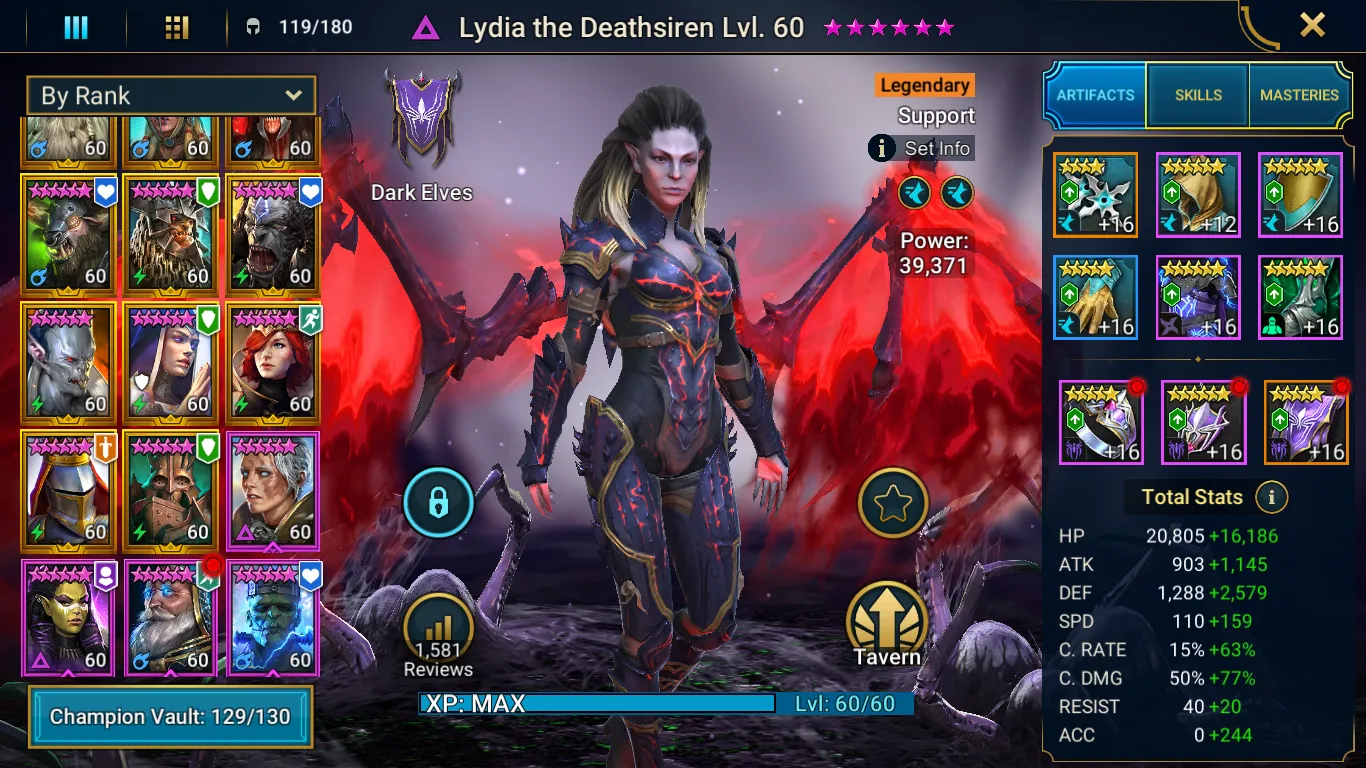Image resolution: width=1366 pixels, height=768 pixels.
Task: Toggle the champion lock button
Action: tap(438, 503)
